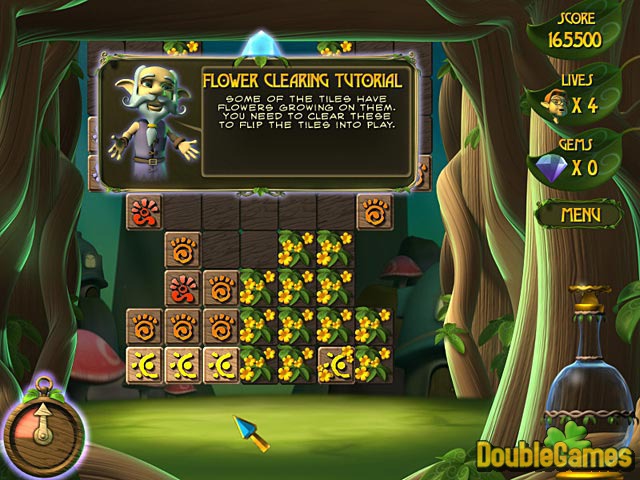Screen dimensions: 640x480
Task: Open the Menu button
Action: click(x=579, y=214)
